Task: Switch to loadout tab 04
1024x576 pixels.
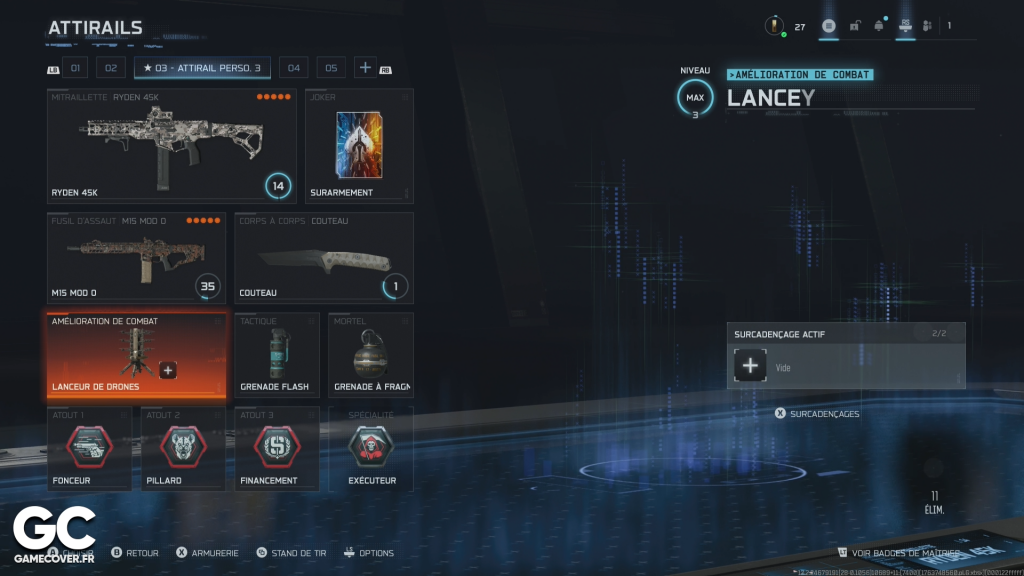Action: coord(293,68)
